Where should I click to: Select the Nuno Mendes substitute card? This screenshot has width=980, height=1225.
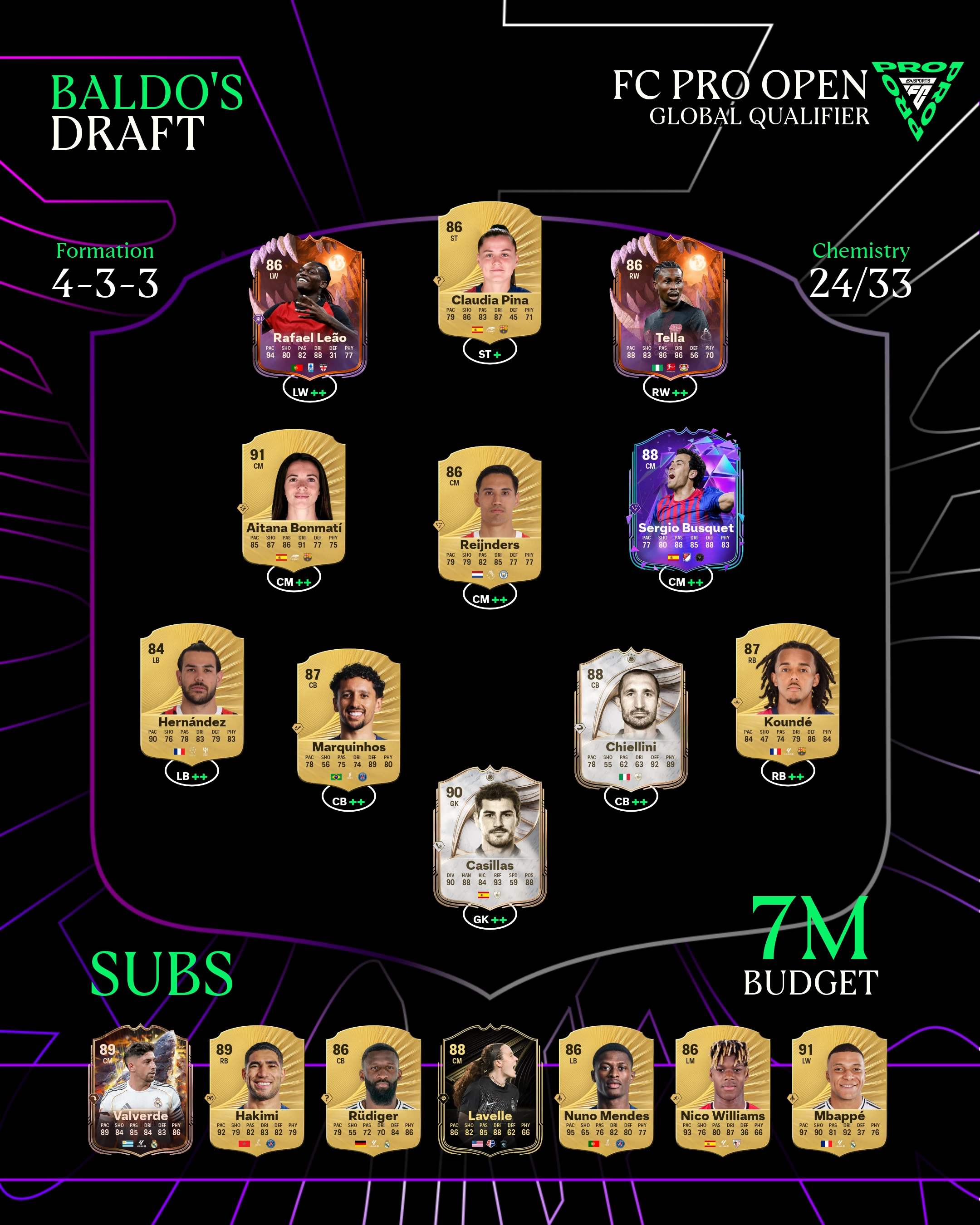606,1088
